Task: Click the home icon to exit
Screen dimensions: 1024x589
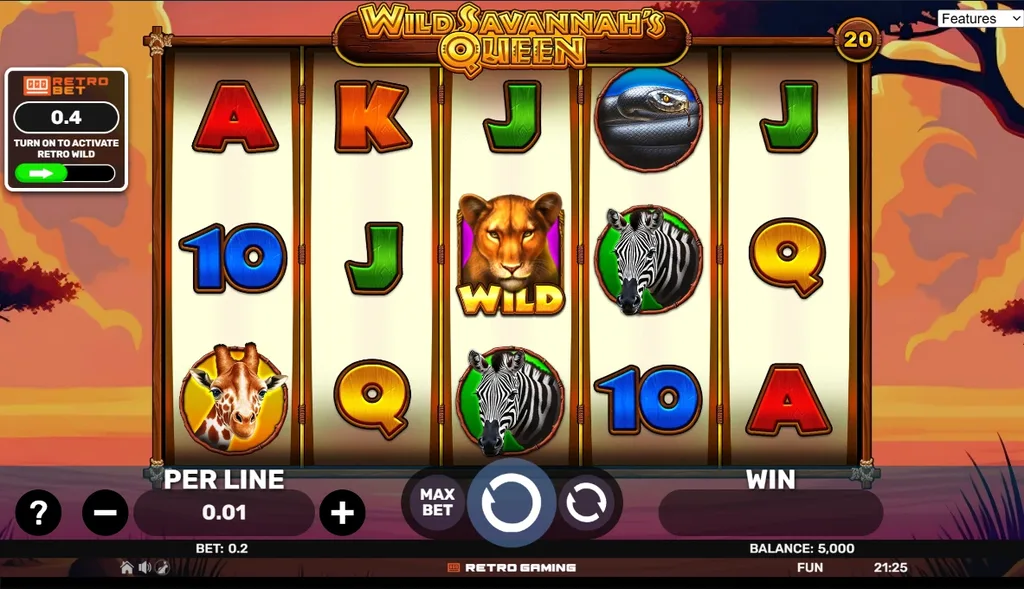Action: (127, 567)
